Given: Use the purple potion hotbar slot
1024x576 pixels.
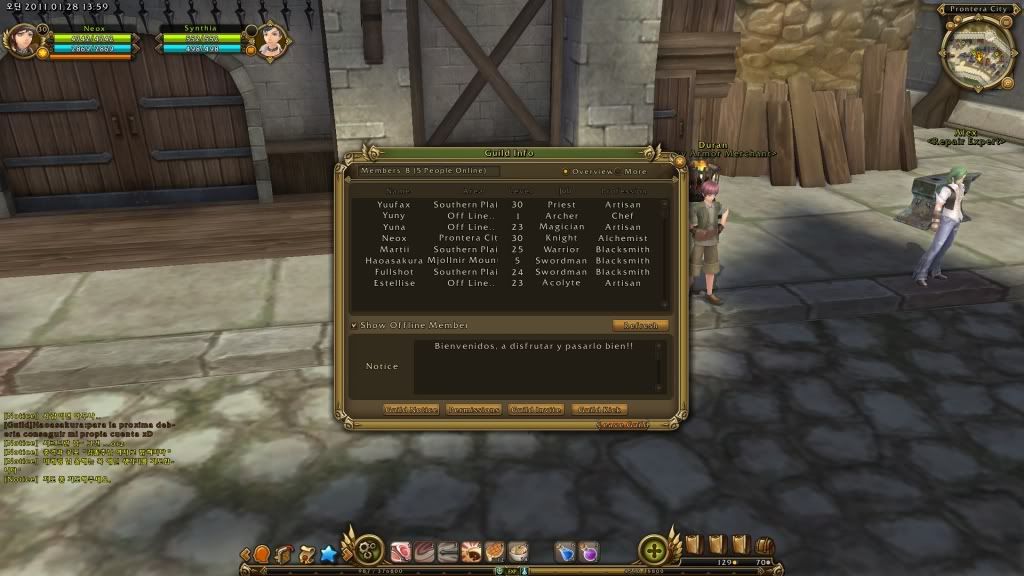Looking at the screenshot, I should (589, 551).
